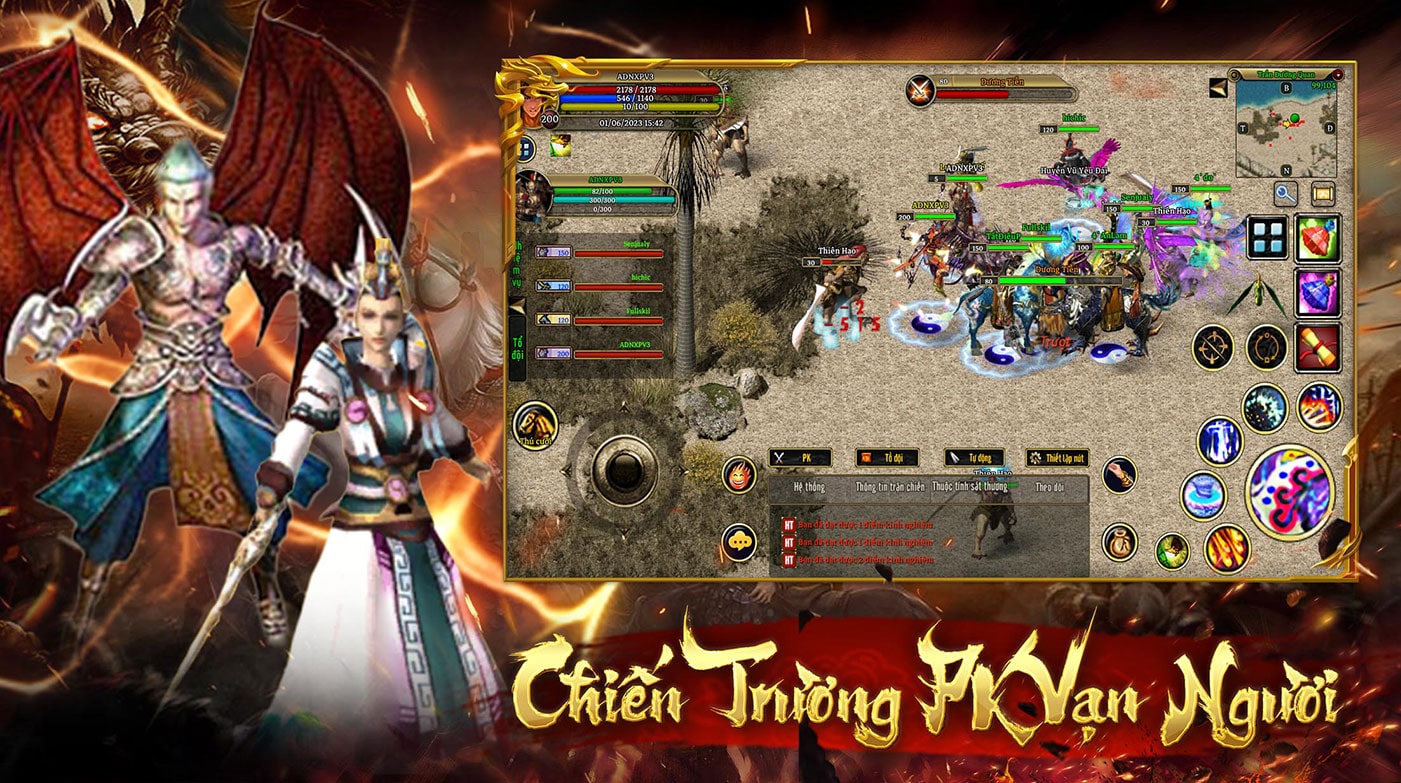
Task: Activate the large main attack skill
Action: [1290, 492]
